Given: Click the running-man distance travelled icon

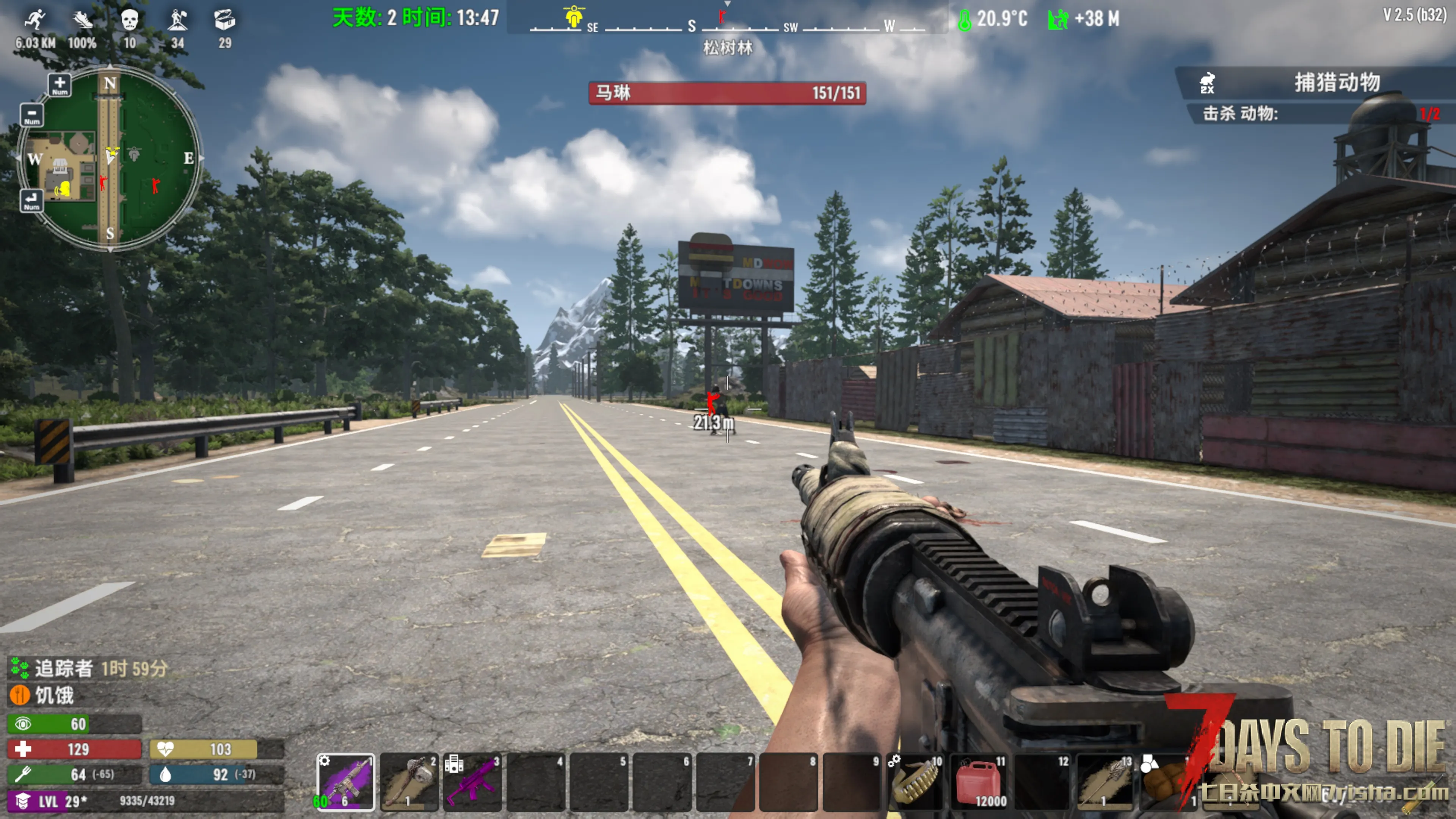Looking at the screenshot, I should pos(35,20).
